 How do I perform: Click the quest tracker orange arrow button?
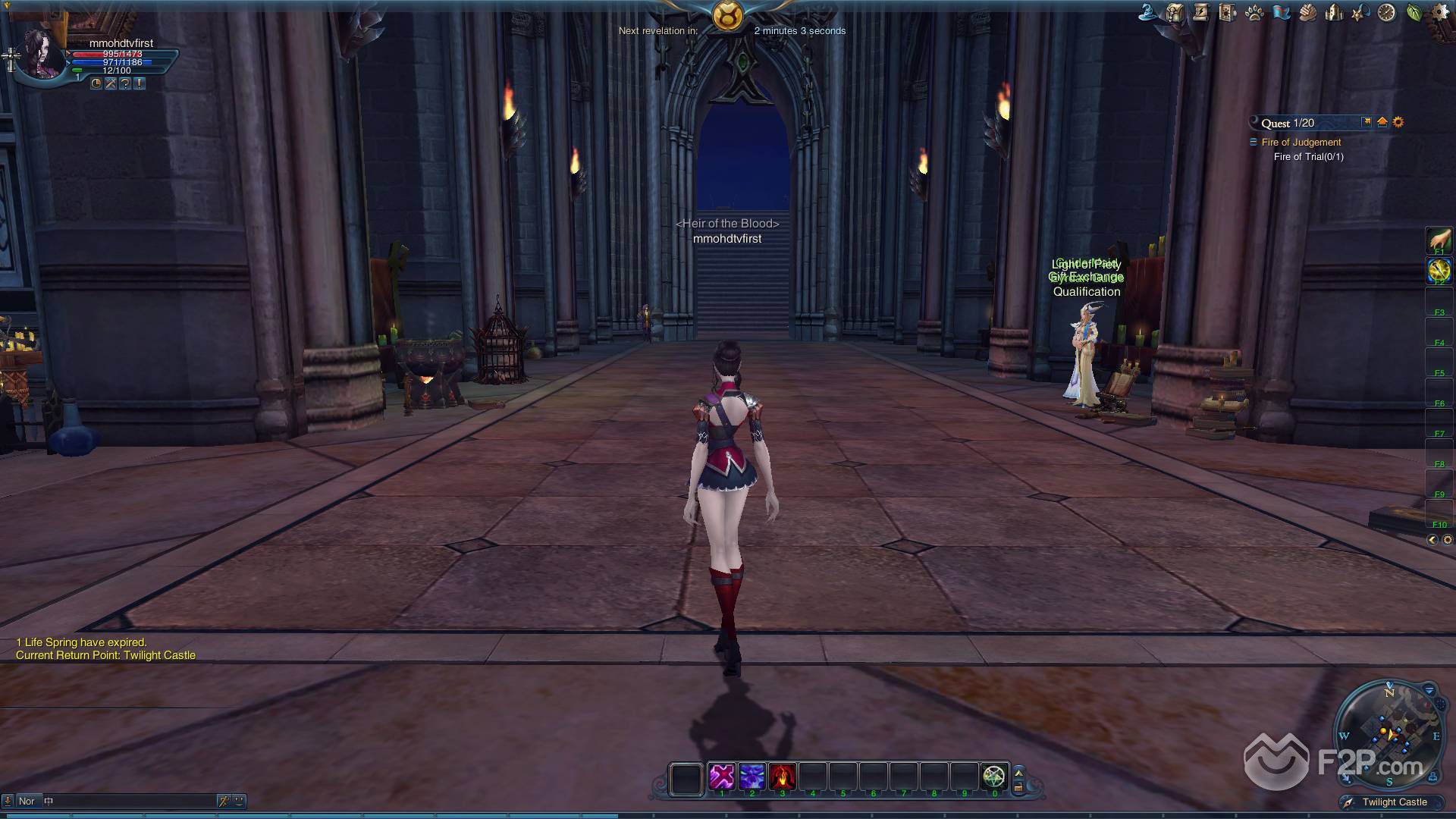click(x=1382, y=122)
